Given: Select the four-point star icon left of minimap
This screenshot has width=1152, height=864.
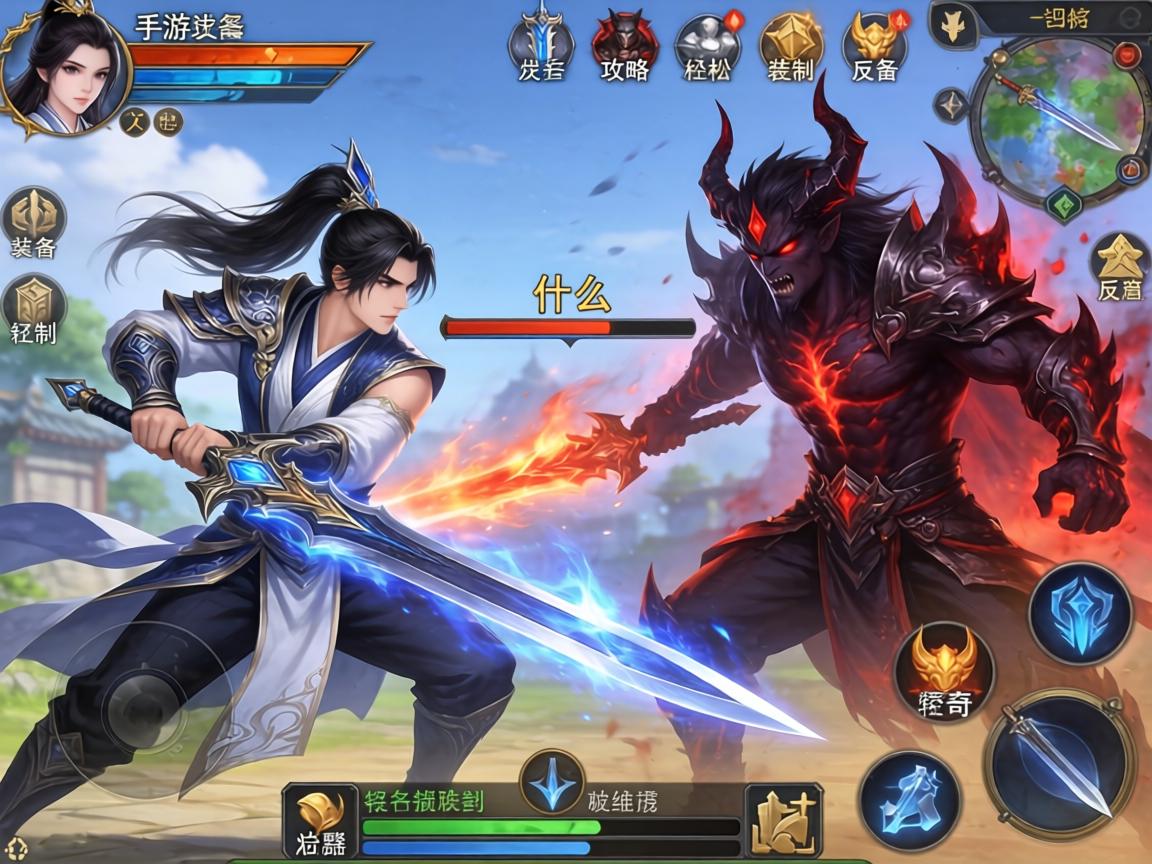Looking at the screenshot, I should pos(951,105).
